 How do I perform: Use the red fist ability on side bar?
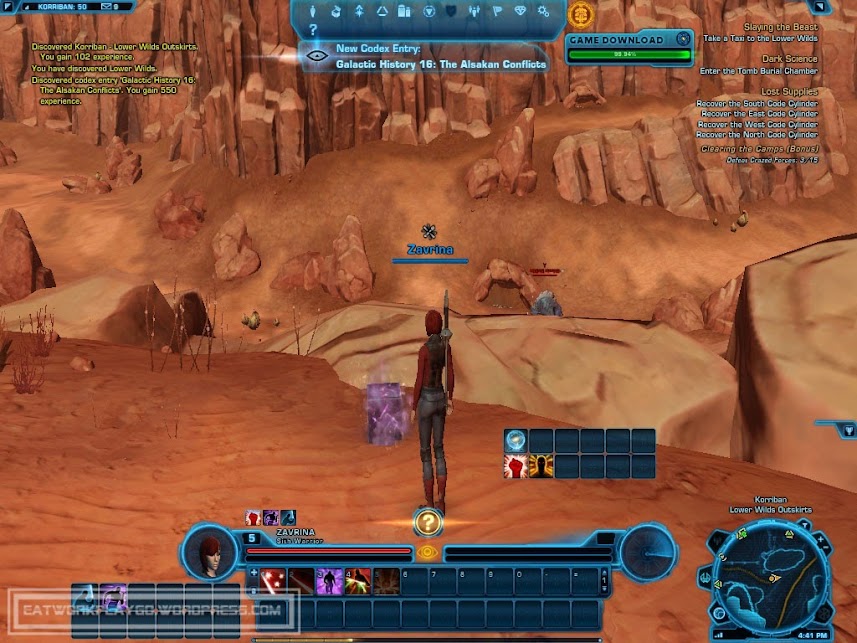[x=515, y=466]
